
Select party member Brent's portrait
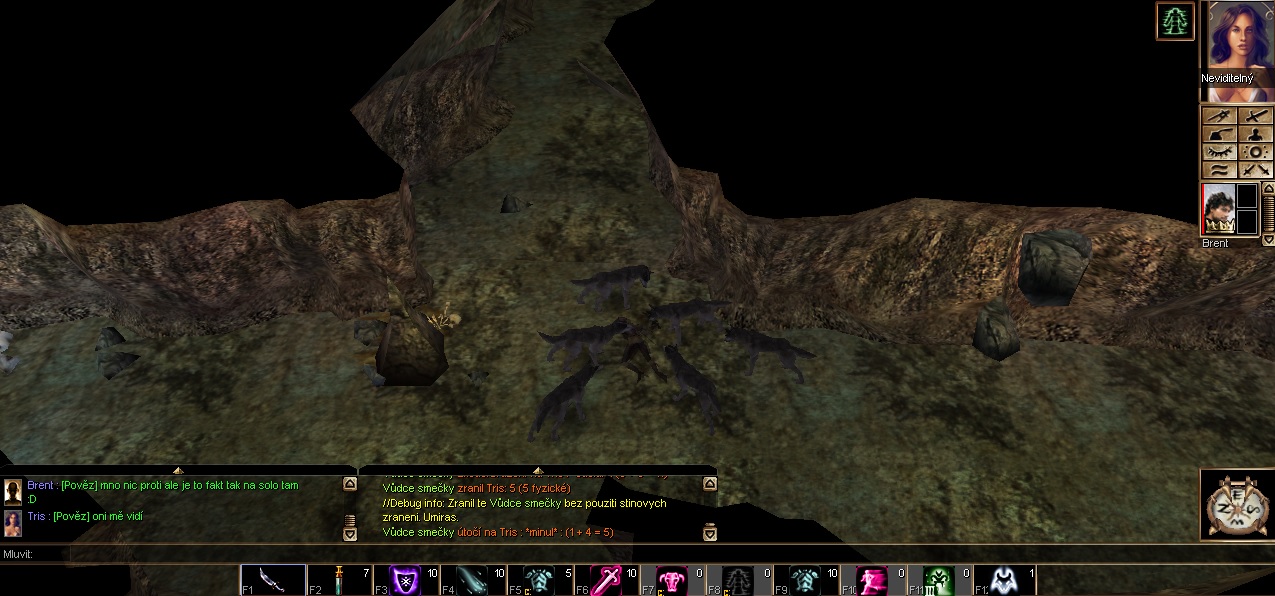point(1217,210)
